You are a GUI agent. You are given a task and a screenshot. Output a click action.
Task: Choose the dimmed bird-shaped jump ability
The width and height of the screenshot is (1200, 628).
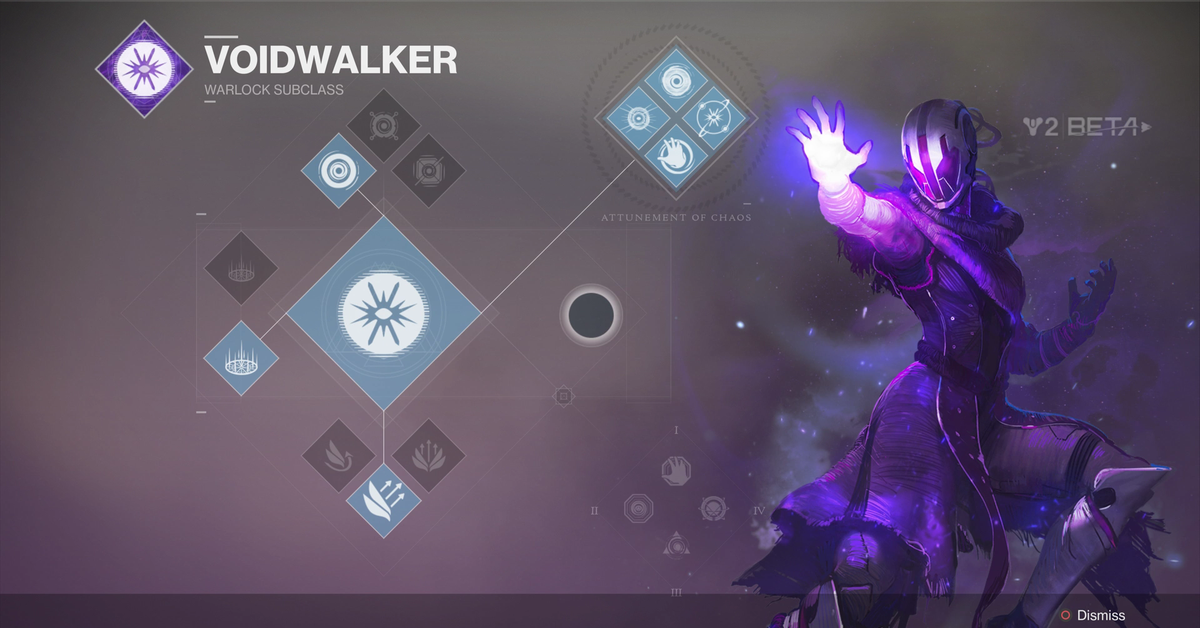point(338,455)
